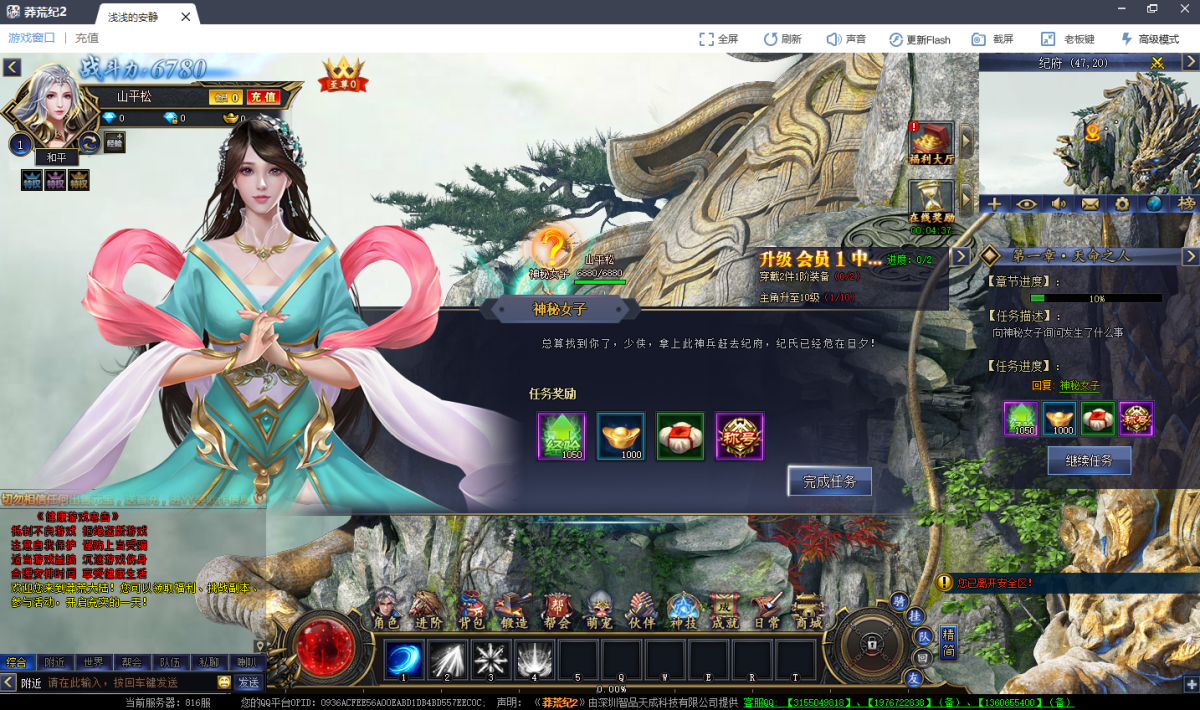Activate the starburst skill in slot 3
Viewport: 1200px width, 710px height.
point(491,660)
